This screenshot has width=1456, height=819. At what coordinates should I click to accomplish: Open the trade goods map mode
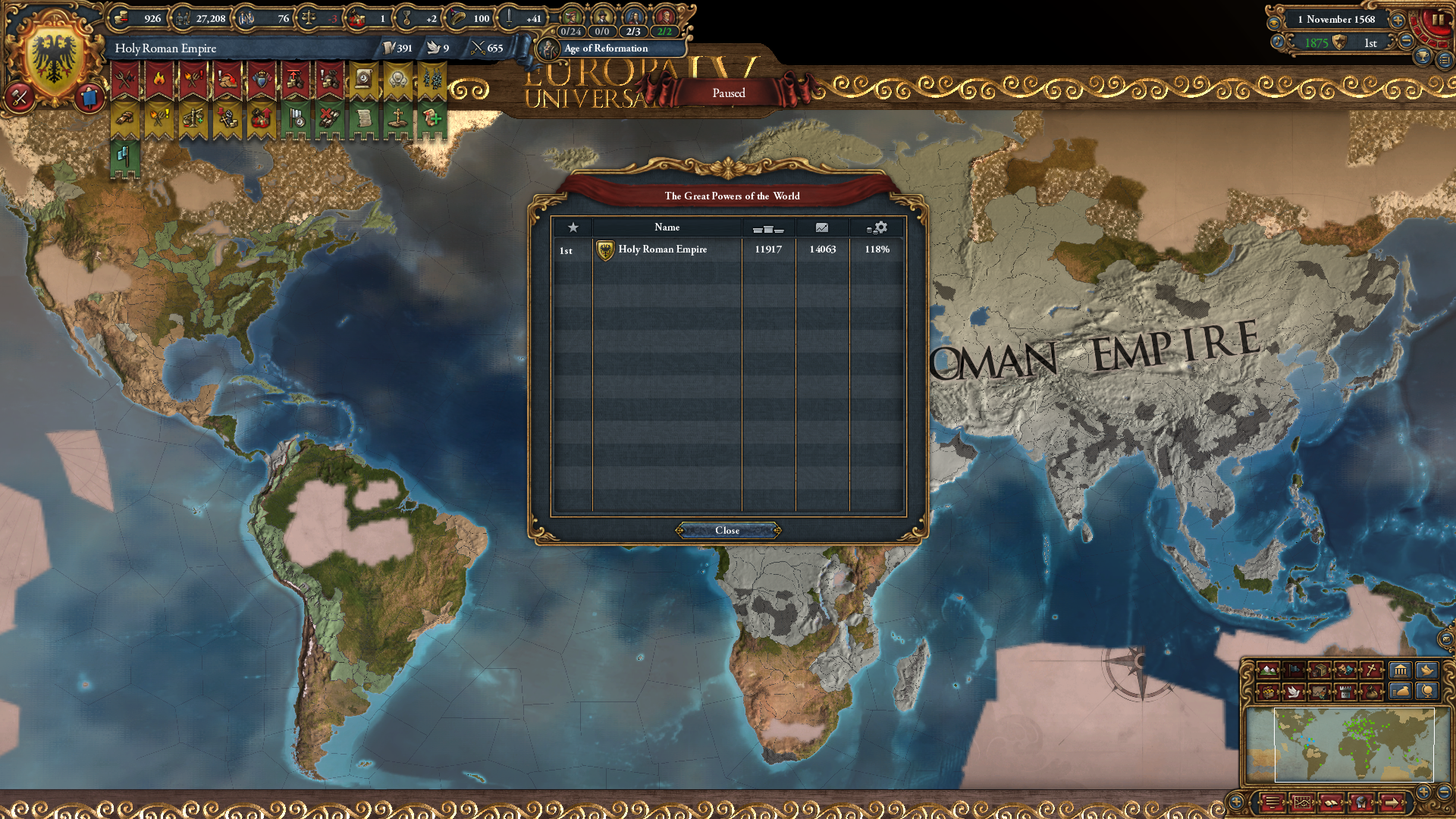[1319, 670]
